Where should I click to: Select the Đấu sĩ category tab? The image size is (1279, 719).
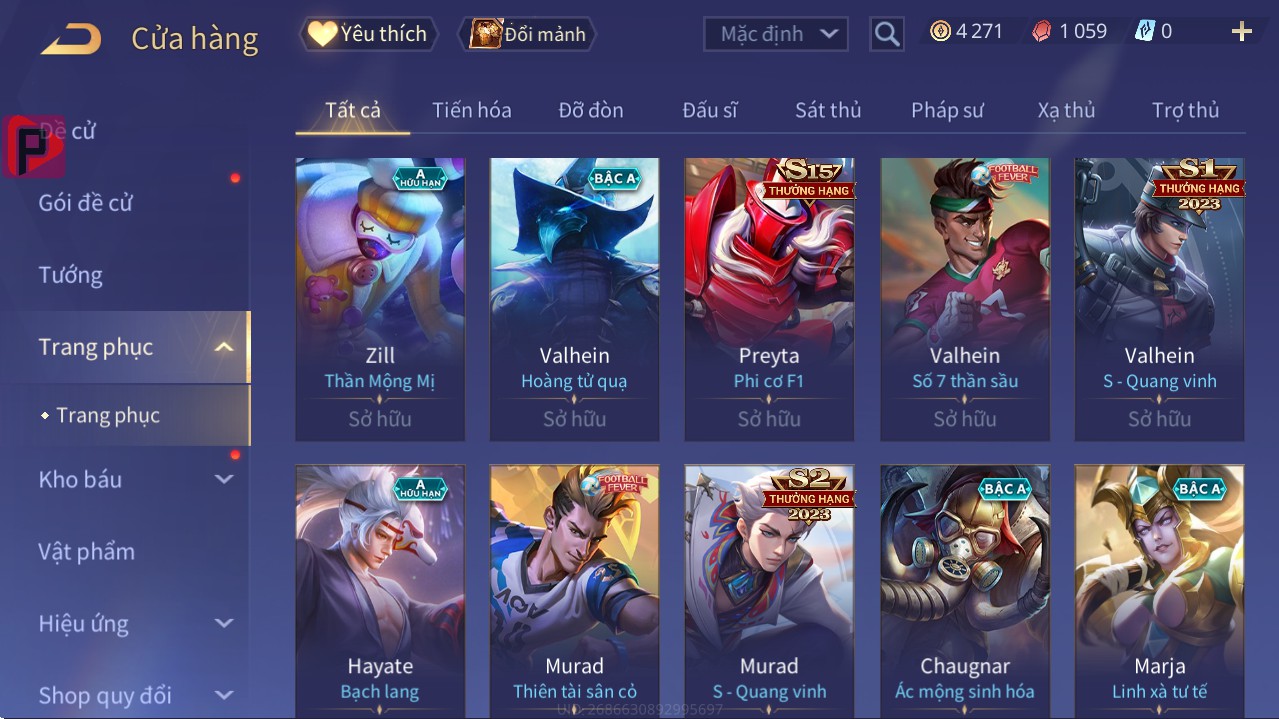709,110
